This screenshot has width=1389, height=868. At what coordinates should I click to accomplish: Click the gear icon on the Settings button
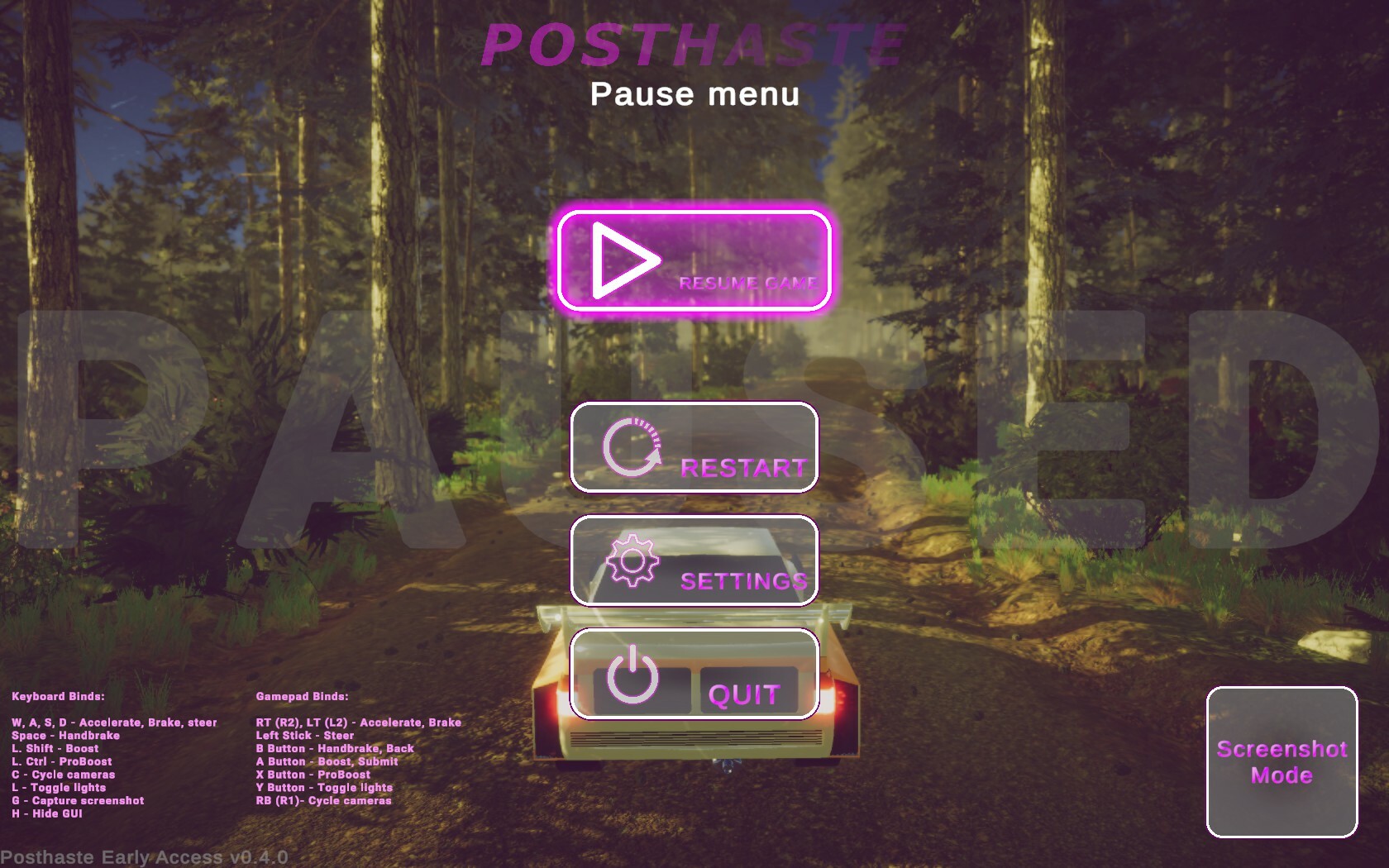(633, 560)
